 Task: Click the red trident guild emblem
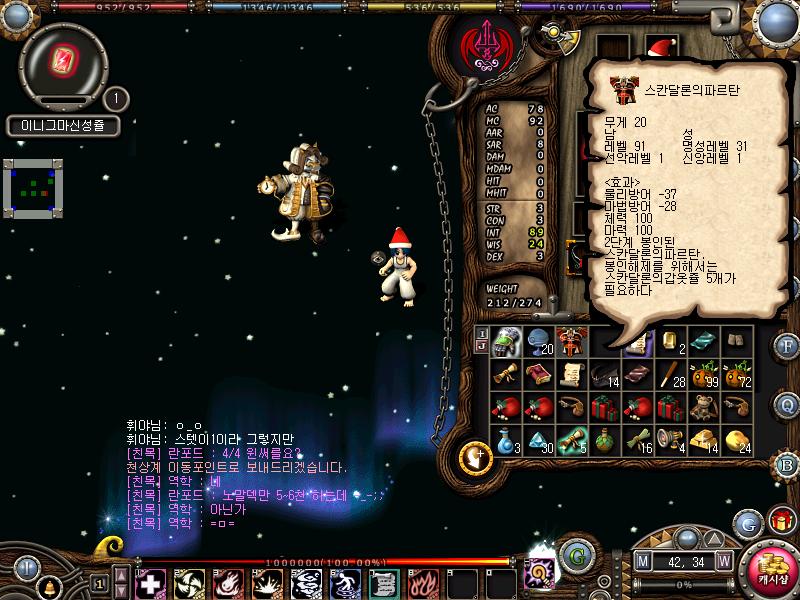483,42
